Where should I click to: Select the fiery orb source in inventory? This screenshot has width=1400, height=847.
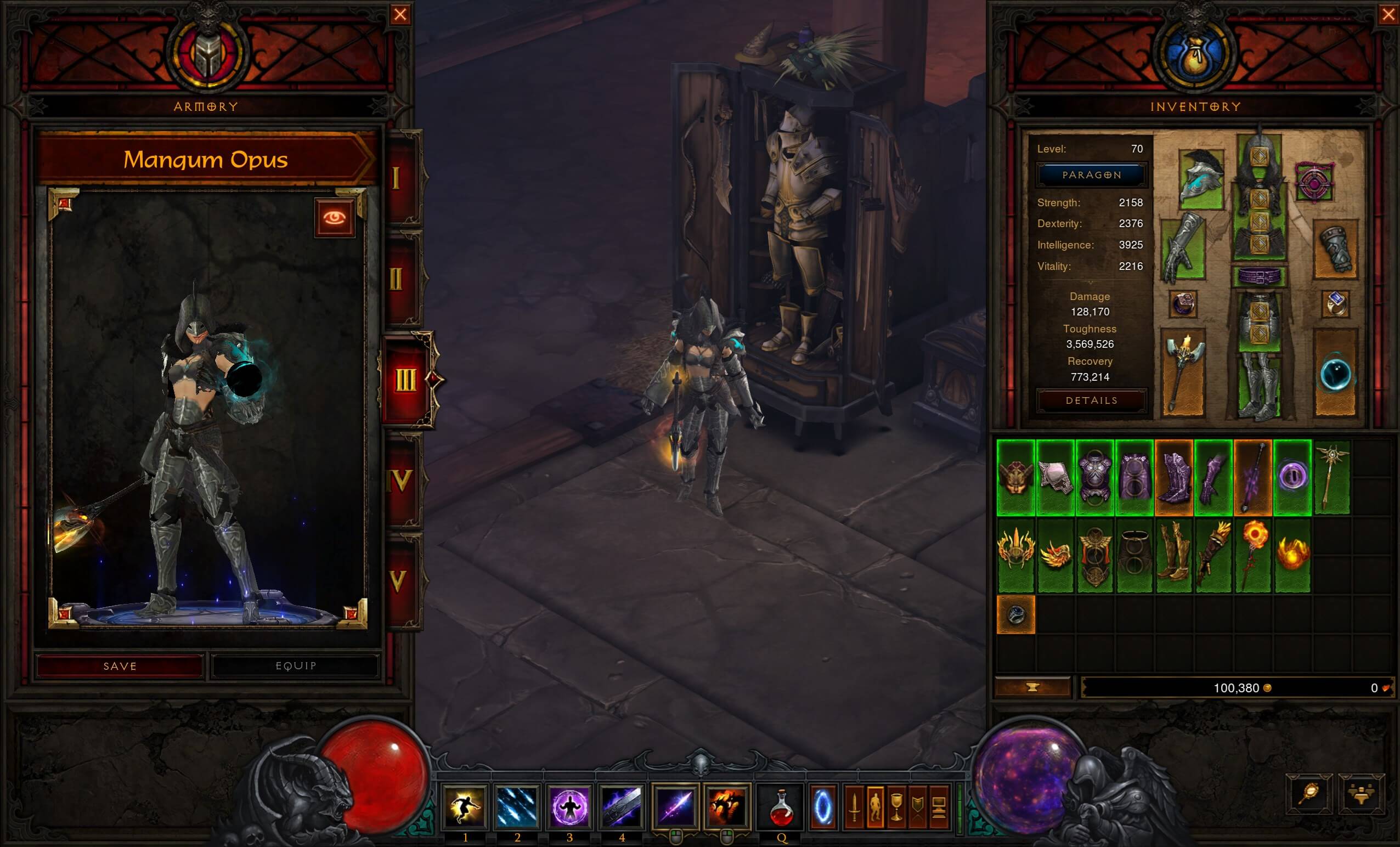point(1292,555)
